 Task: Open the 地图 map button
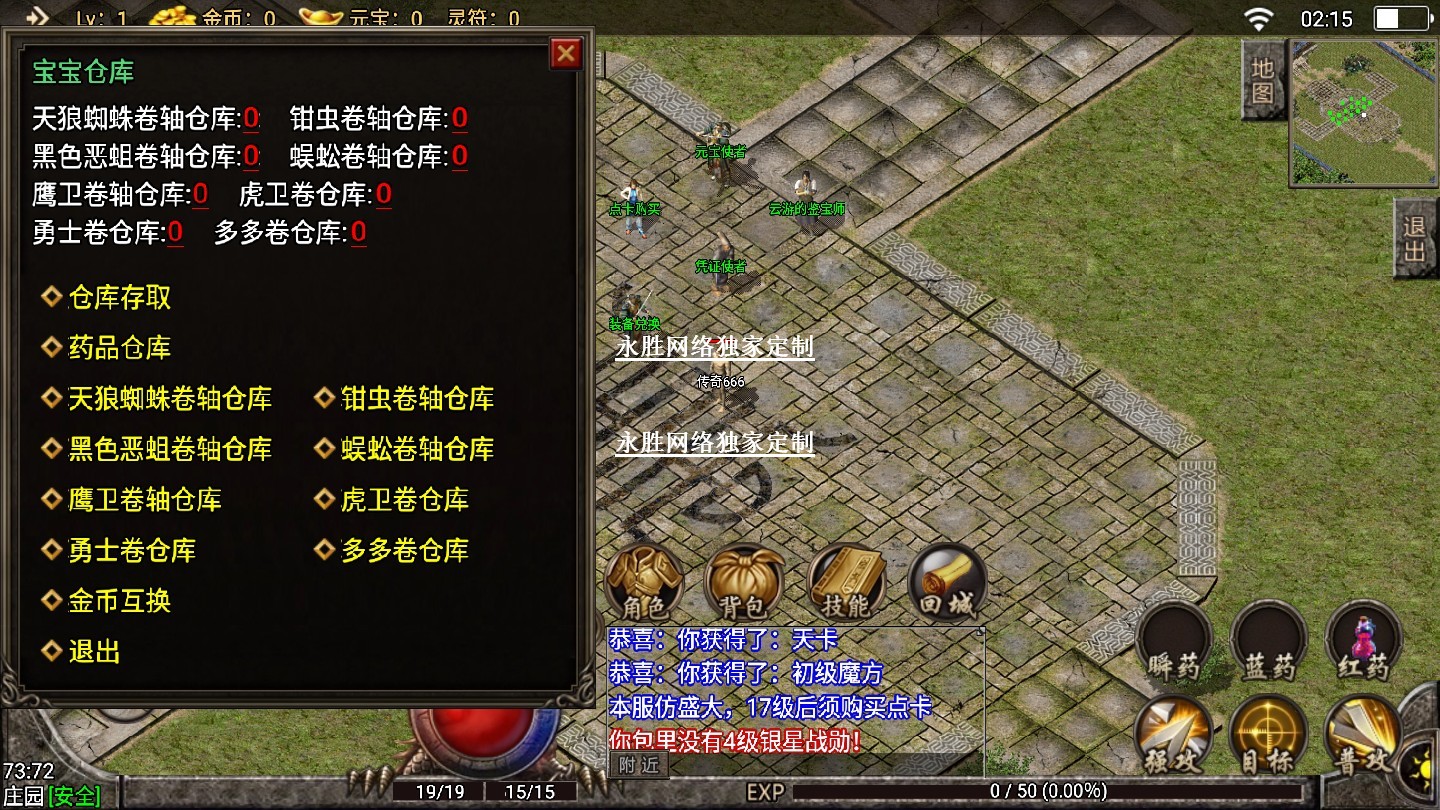click(x=1262, y=80)
